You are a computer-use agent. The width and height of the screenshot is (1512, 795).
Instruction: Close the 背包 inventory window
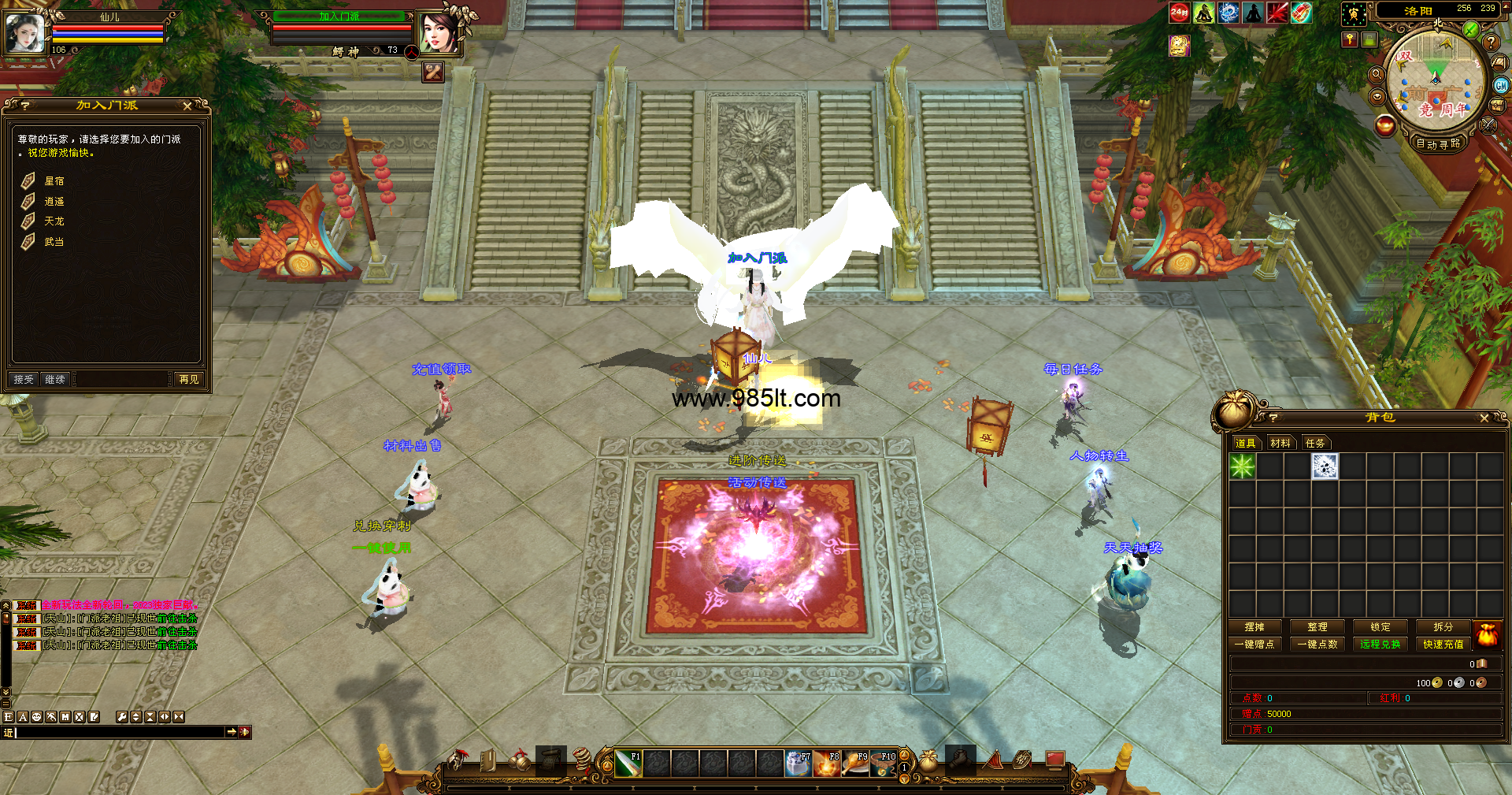tap(1484, 418)
